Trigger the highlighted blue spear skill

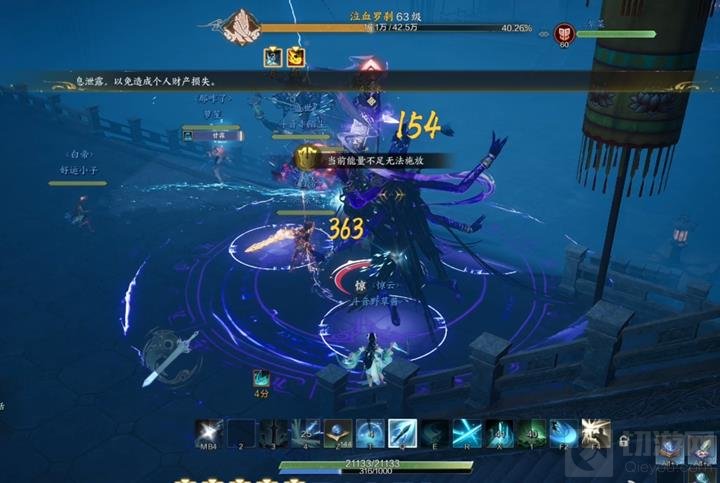pos(402,433)
